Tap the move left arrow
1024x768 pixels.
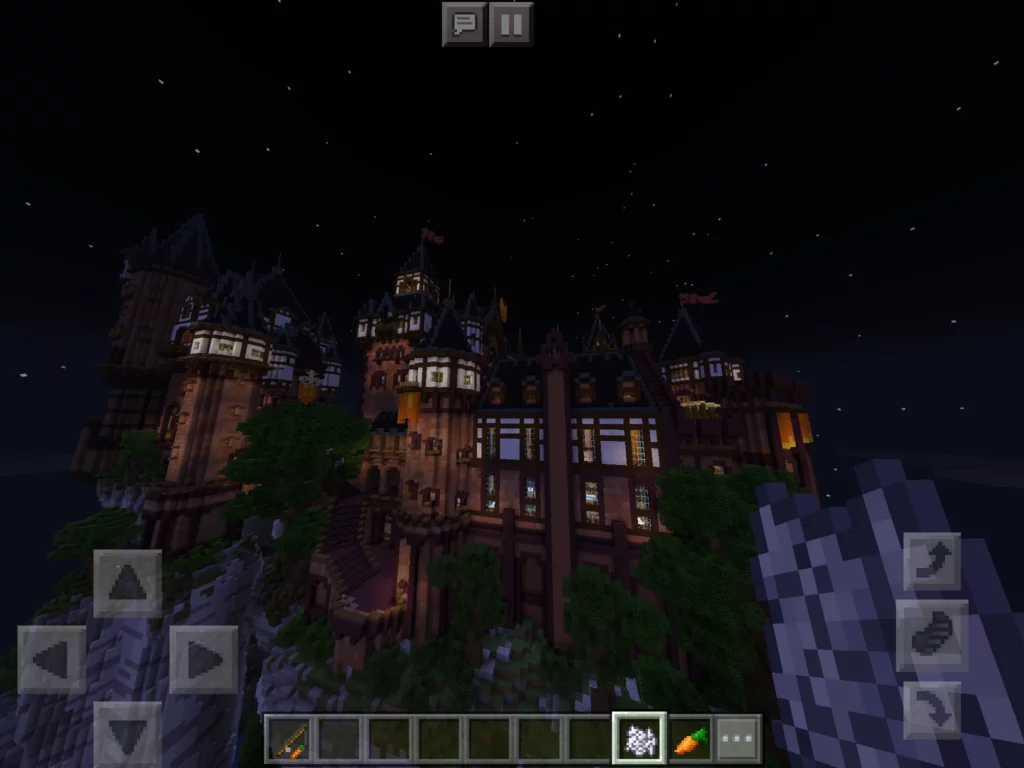click(51, 659)
